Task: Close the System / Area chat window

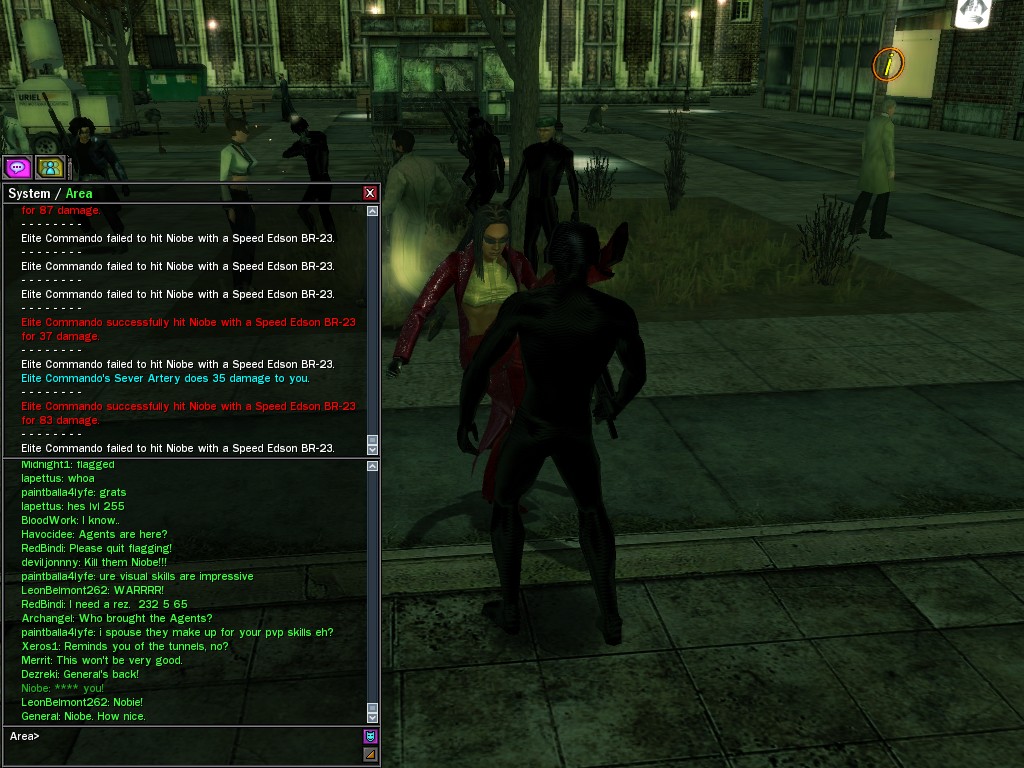Action: click(370, 193)
